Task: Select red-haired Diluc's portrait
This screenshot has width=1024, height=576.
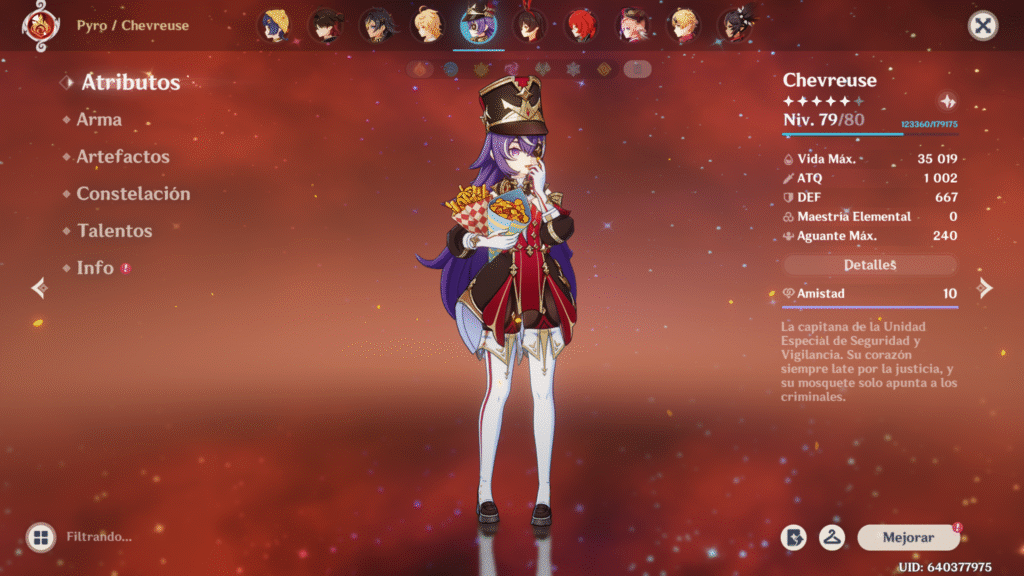Action: click(x=580, y=26)
